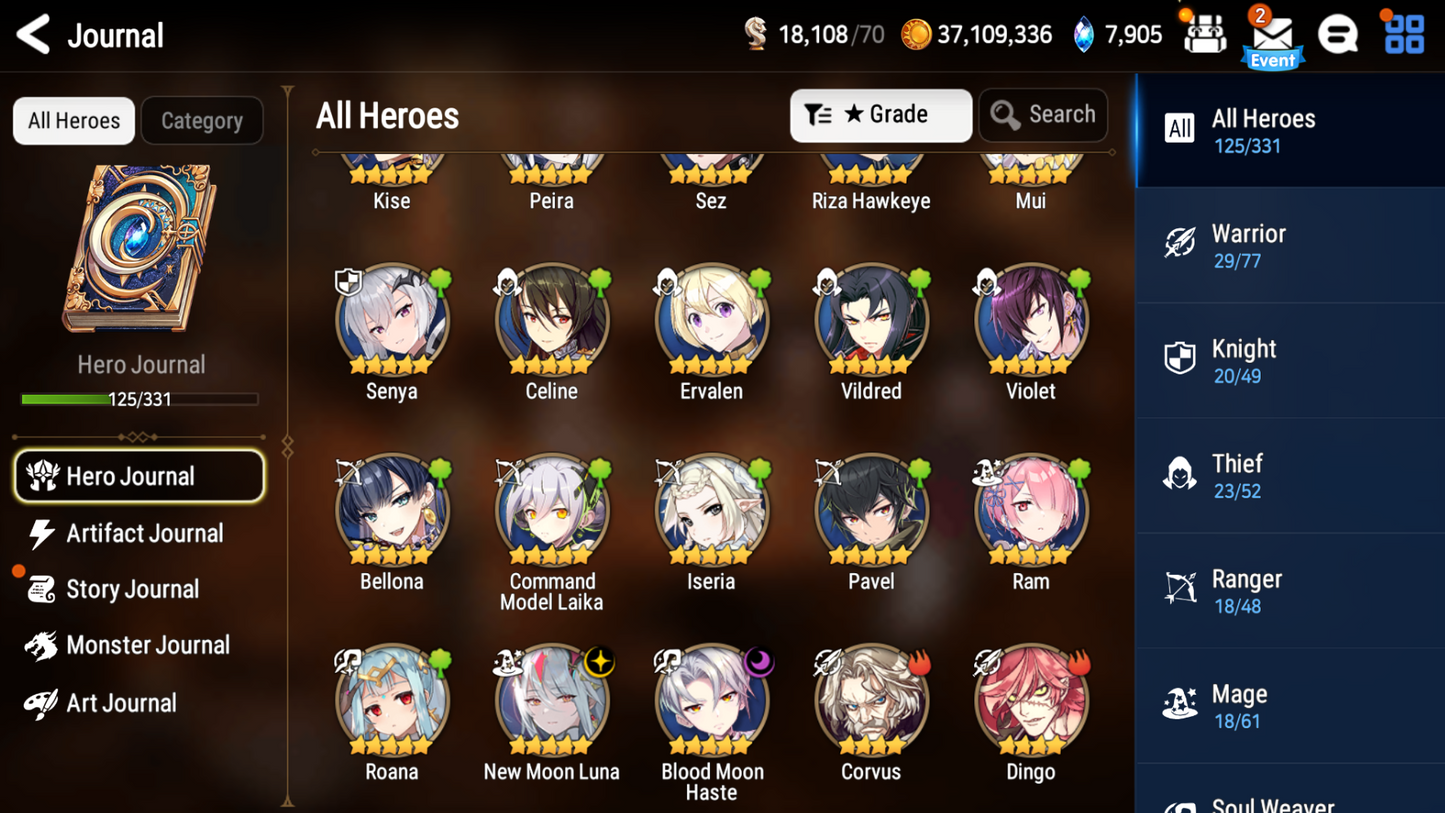Toggle the Category view button
Image resolution: width=1445 pixels, height=813 pixels.
pos(202,120)
